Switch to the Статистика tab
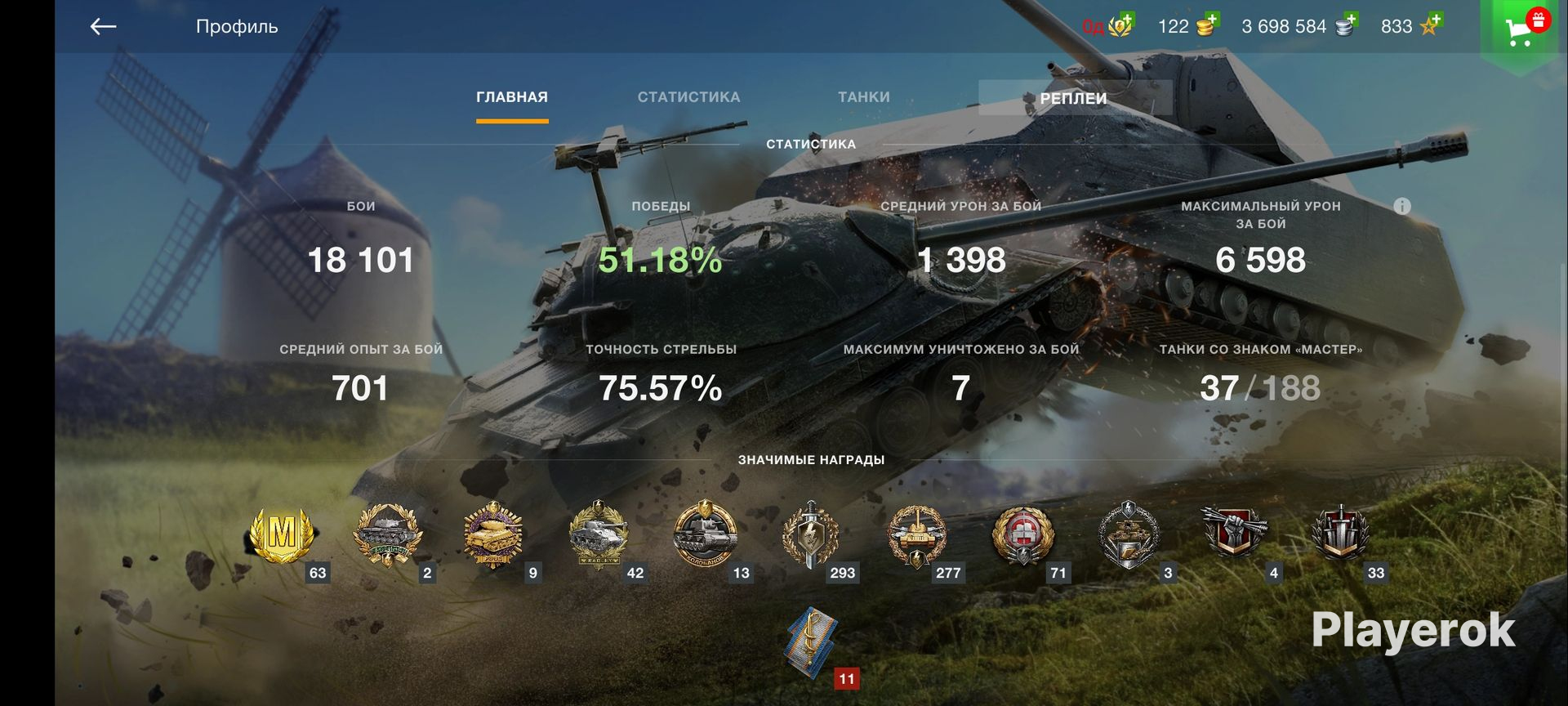1568x706 pixels. tap(688, 97)
